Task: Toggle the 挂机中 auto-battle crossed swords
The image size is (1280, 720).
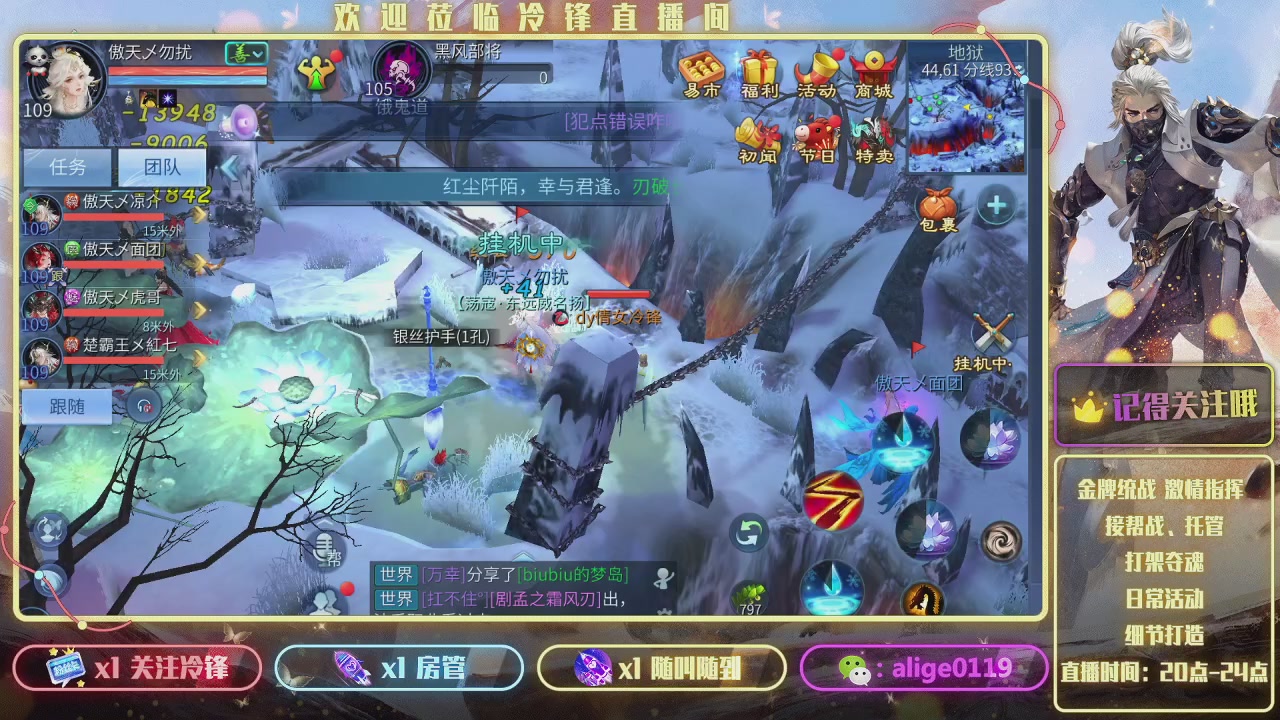Action: coord(993,337)
